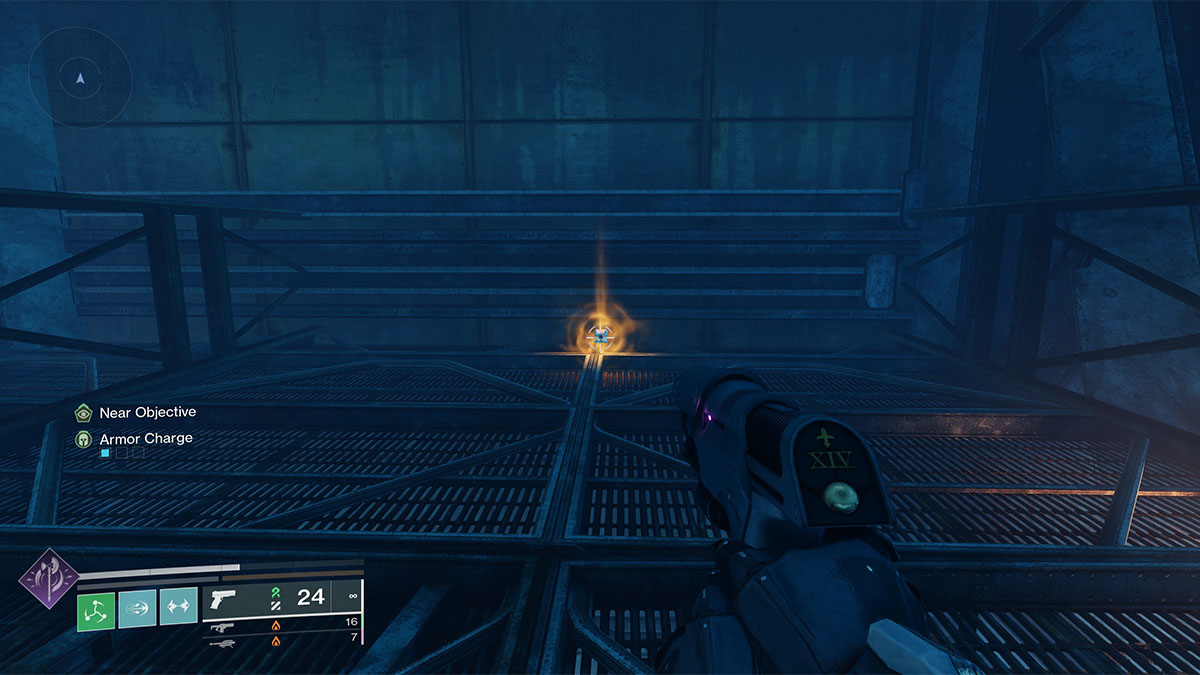Select the Armor Charge helmet buff icon

(x=84, y=438)
